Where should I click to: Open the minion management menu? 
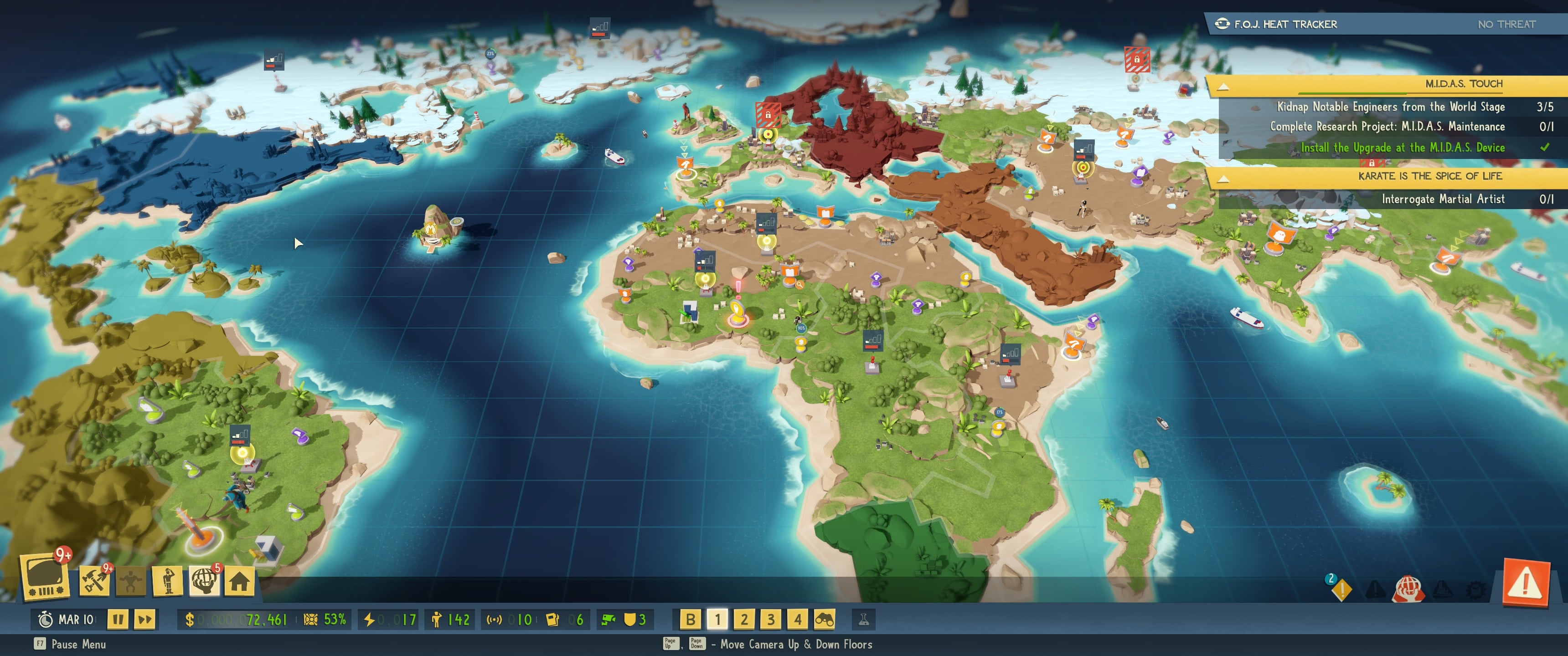tap(168, 580)
